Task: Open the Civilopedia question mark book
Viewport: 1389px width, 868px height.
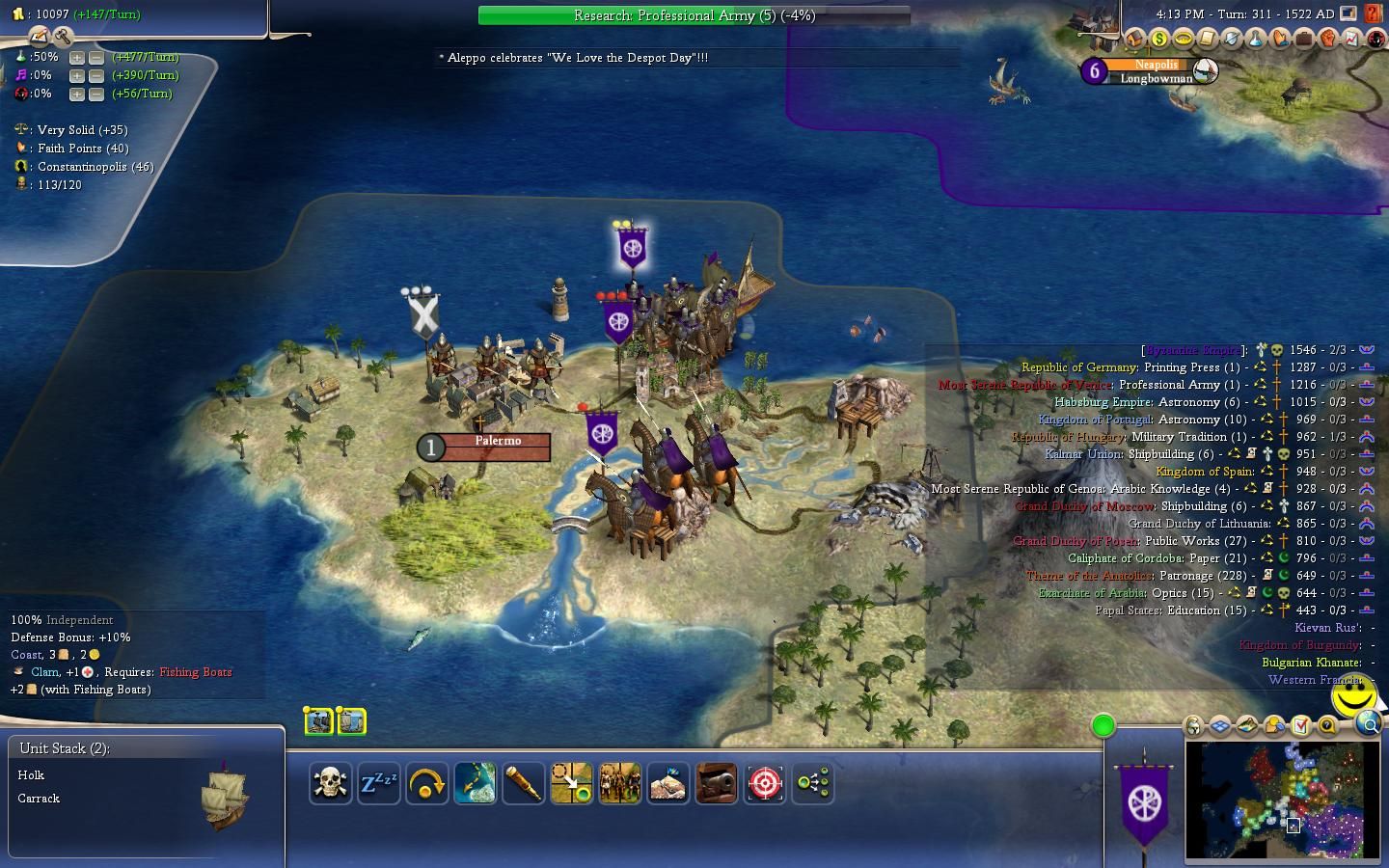Action: point(1373,15)
